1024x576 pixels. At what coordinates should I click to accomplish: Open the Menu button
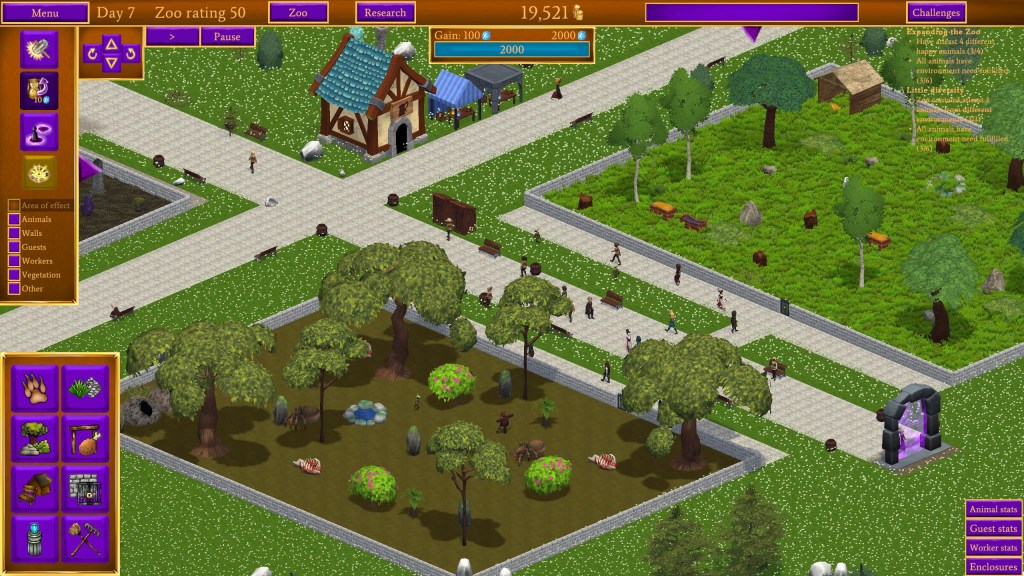46,13
